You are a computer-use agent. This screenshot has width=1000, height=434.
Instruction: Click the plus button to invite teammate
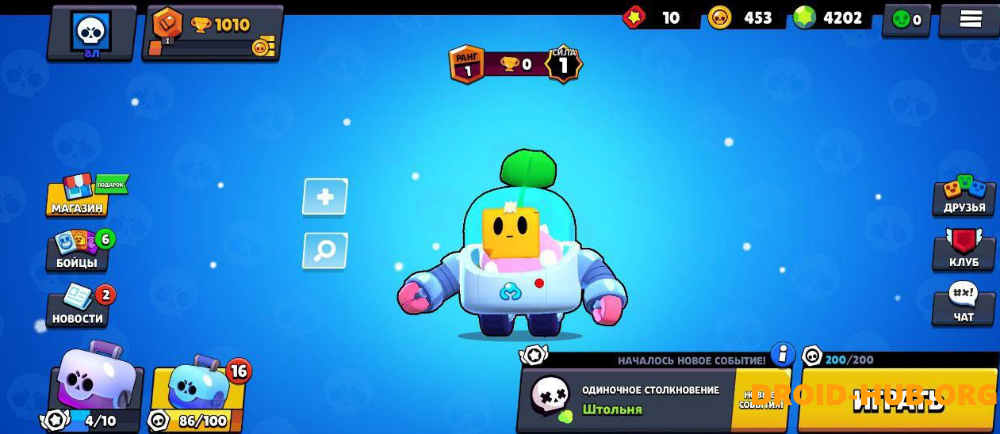325,197
